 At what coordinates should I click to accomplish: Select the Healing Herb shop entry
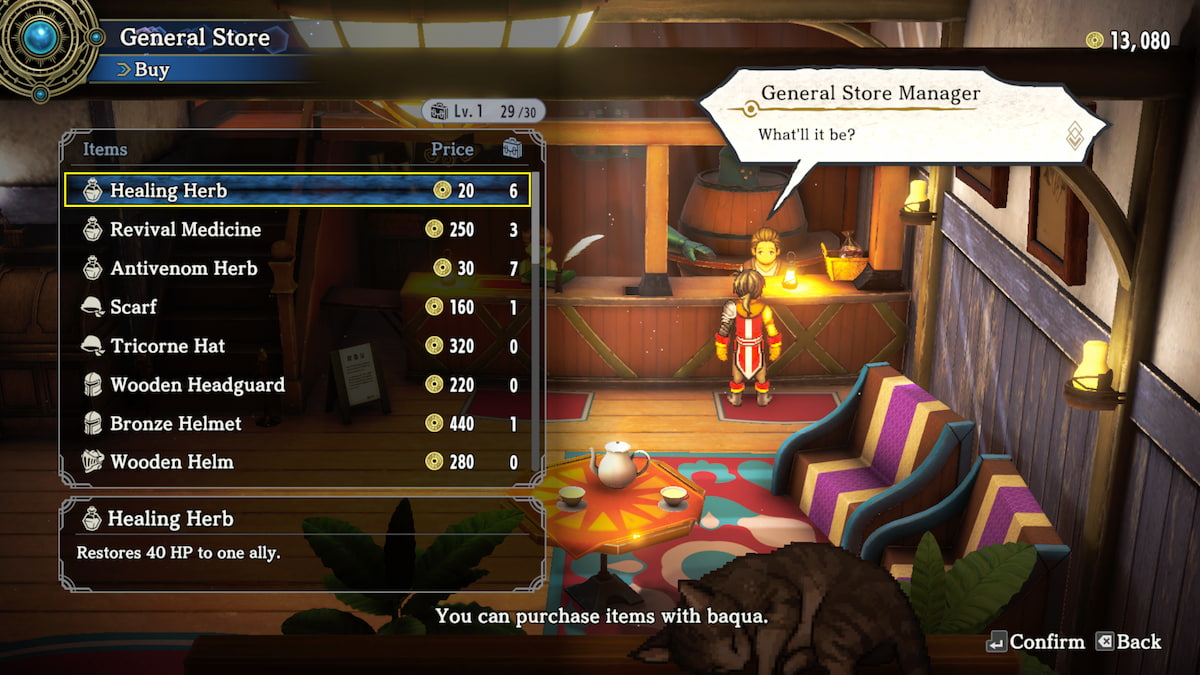(x=297, y=190)
